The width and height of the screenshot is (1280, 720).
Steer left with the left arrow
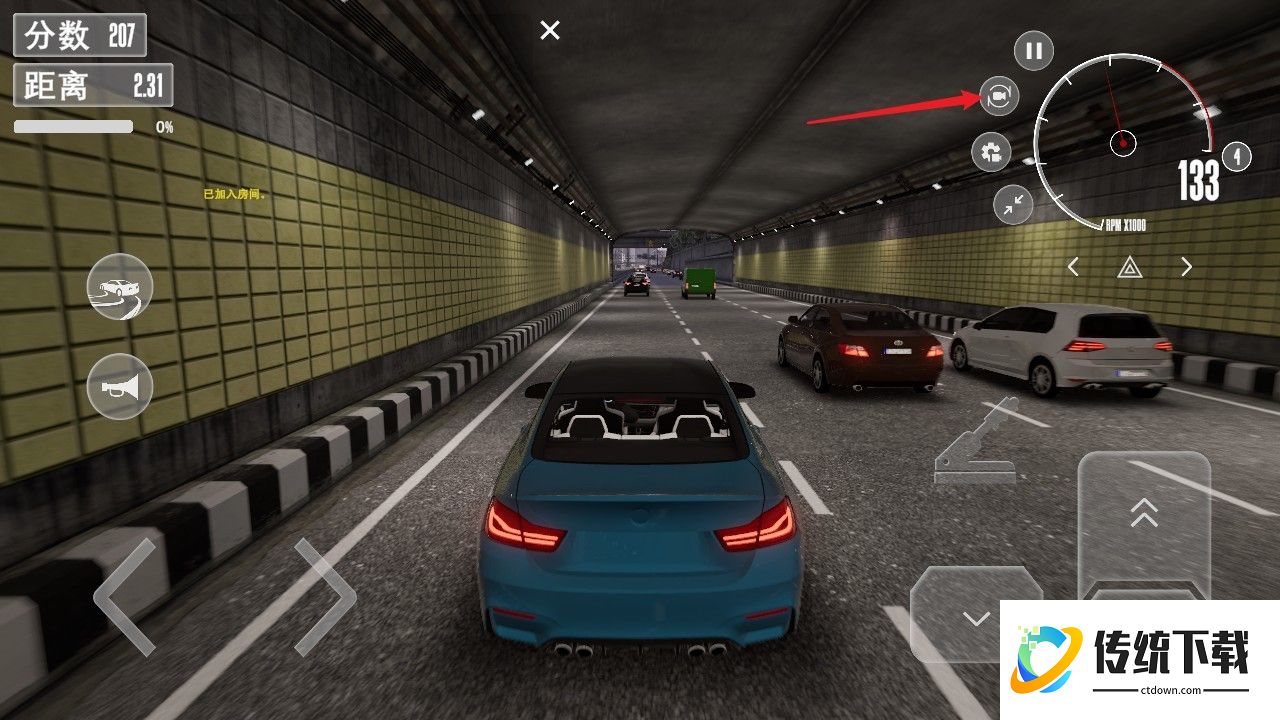125,597
